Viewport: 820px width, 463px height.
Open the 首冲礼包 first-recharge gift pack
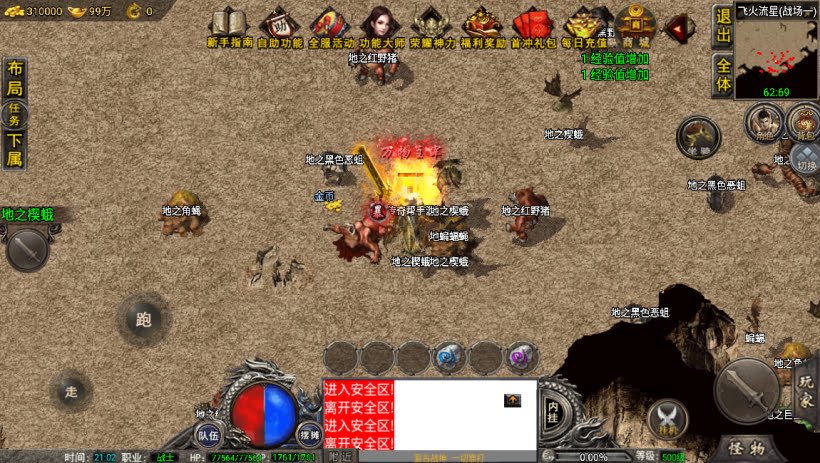coord(533,27)
